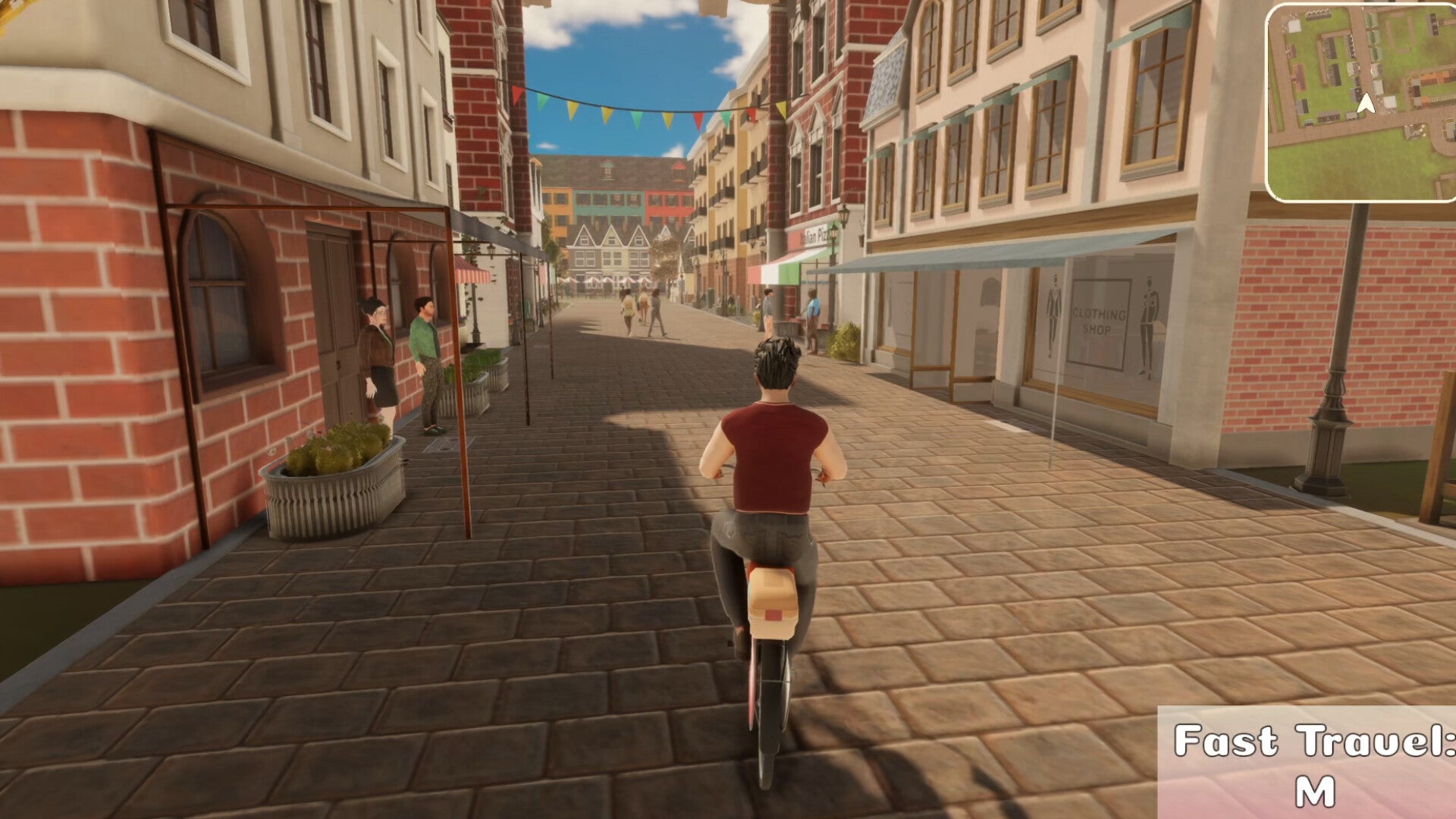Image resolution: width=1456 pixels, height=819 pixels.
Task: Open the town minimap
Action: 1360,102
